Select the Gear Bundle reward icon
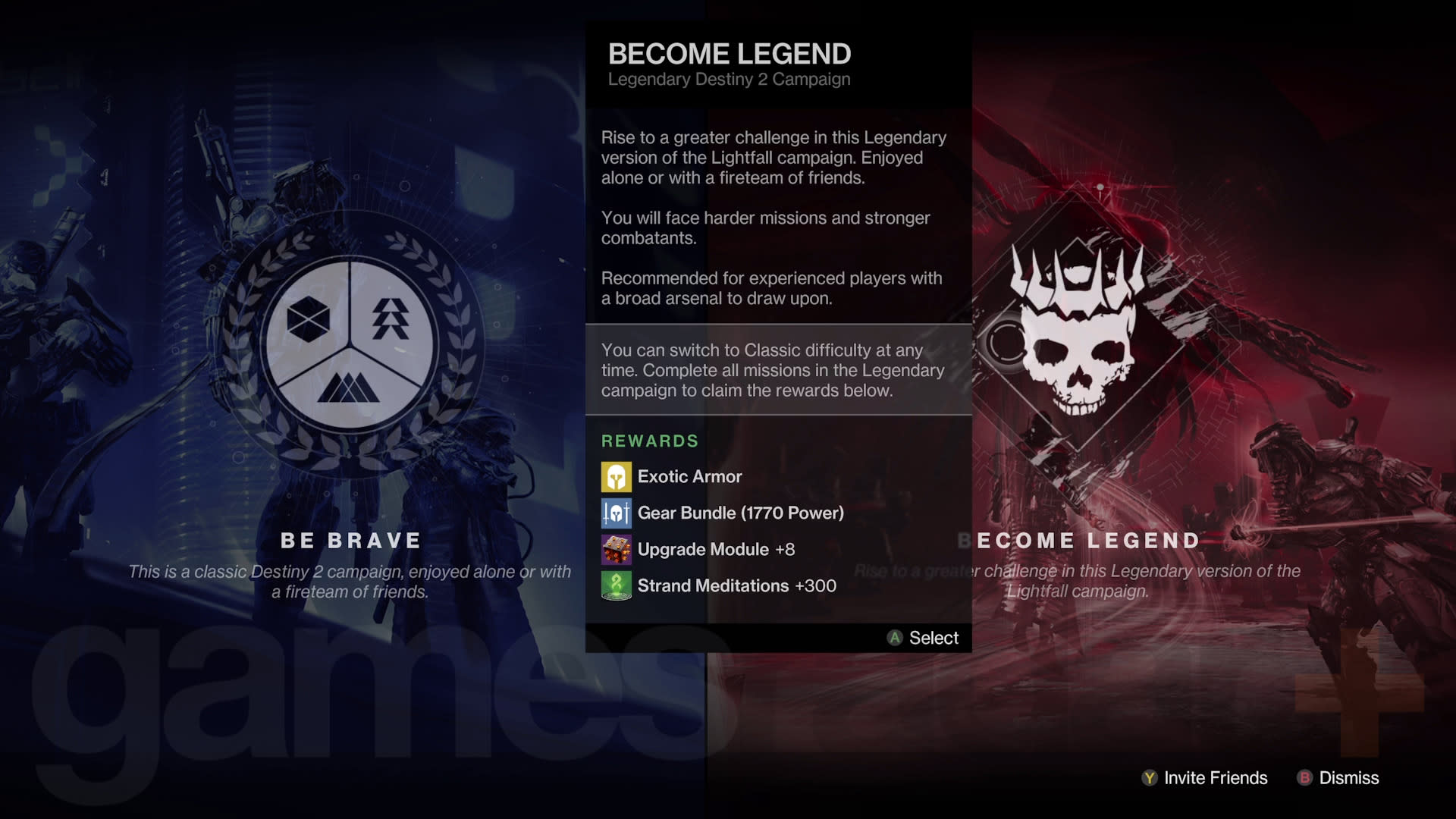1456x819 pixels. point(617,513)
